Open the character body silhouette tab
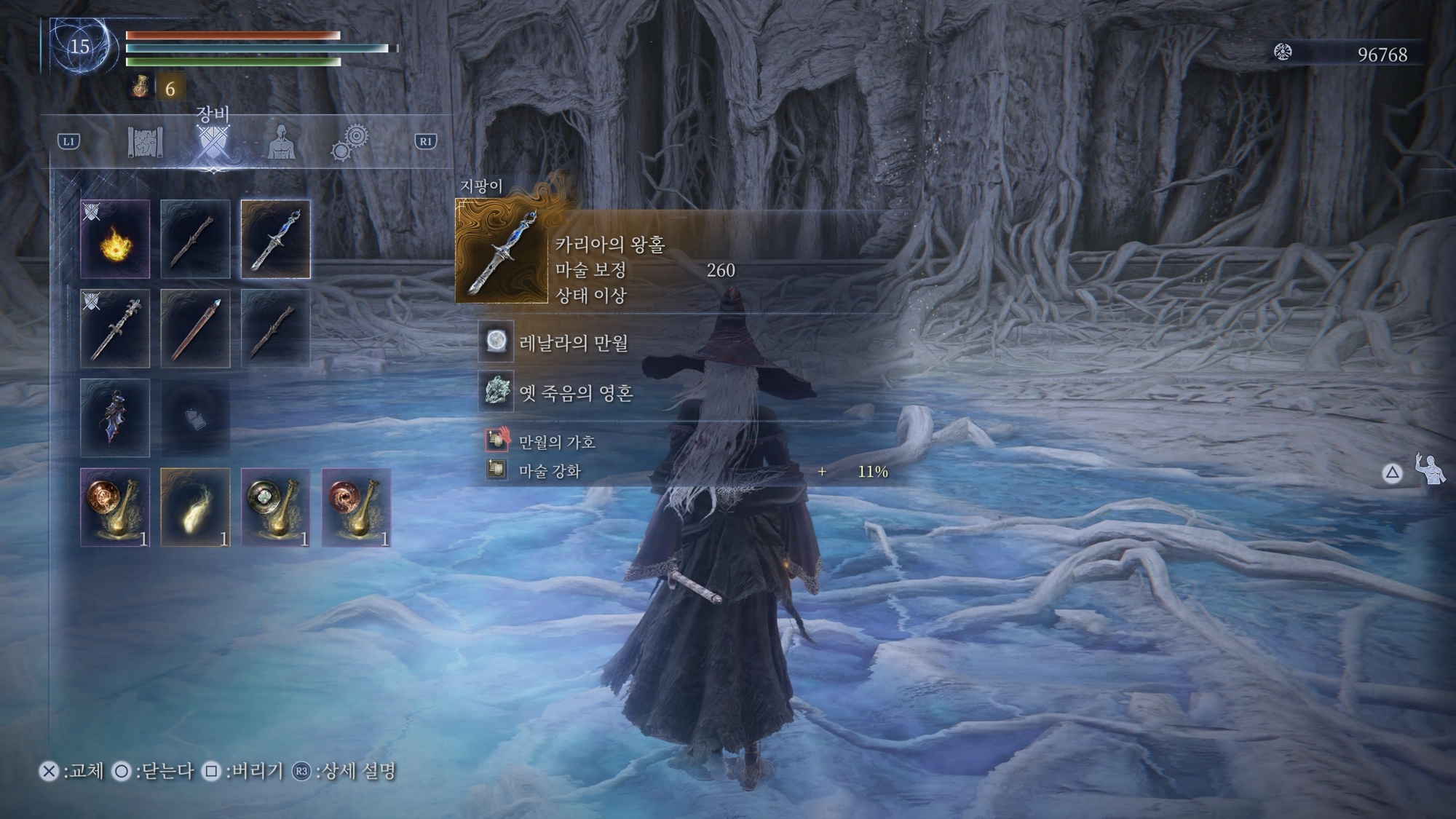 [281, 141]
